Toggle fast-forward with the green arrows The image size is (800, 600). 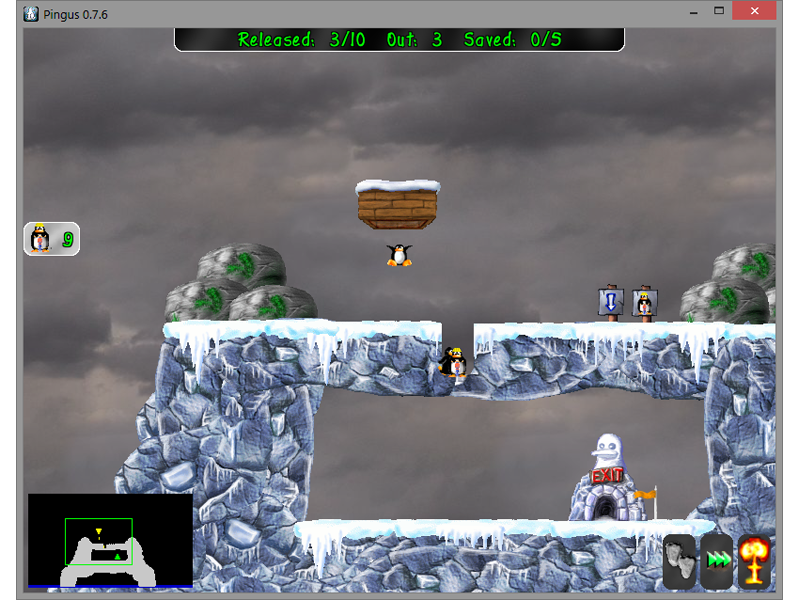pyautogui.click(x=717, y=560)
